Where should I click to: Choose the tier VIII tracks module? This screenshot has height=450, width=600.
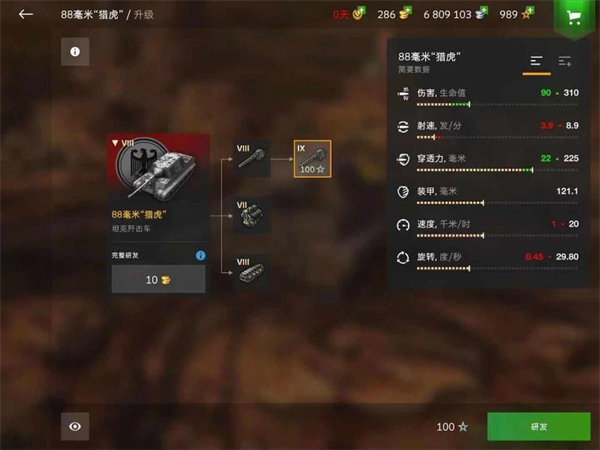252,273
